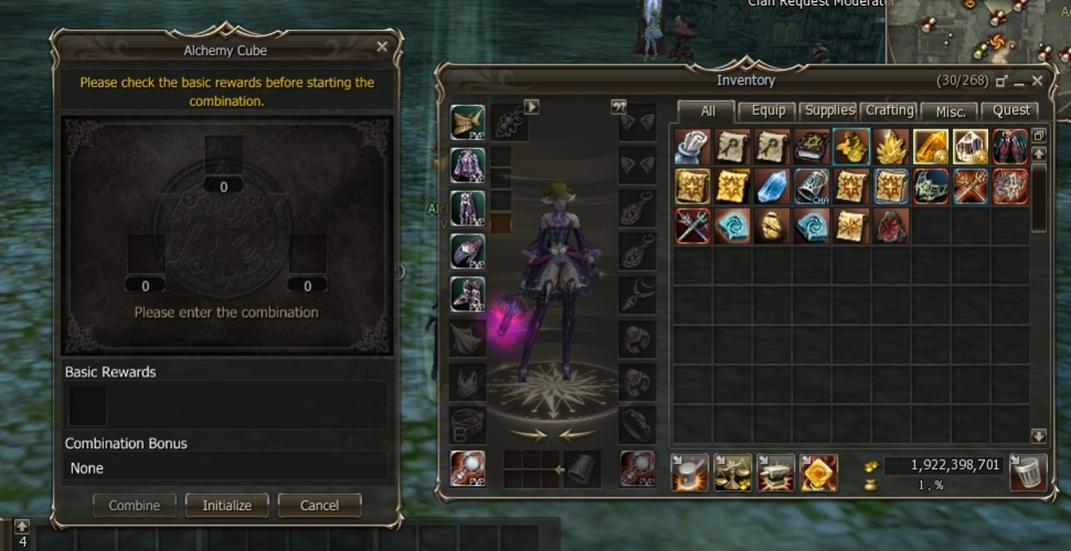Click the trash can icon
This screenshot has width=1071, height=551.
[x=1027, y=472]
